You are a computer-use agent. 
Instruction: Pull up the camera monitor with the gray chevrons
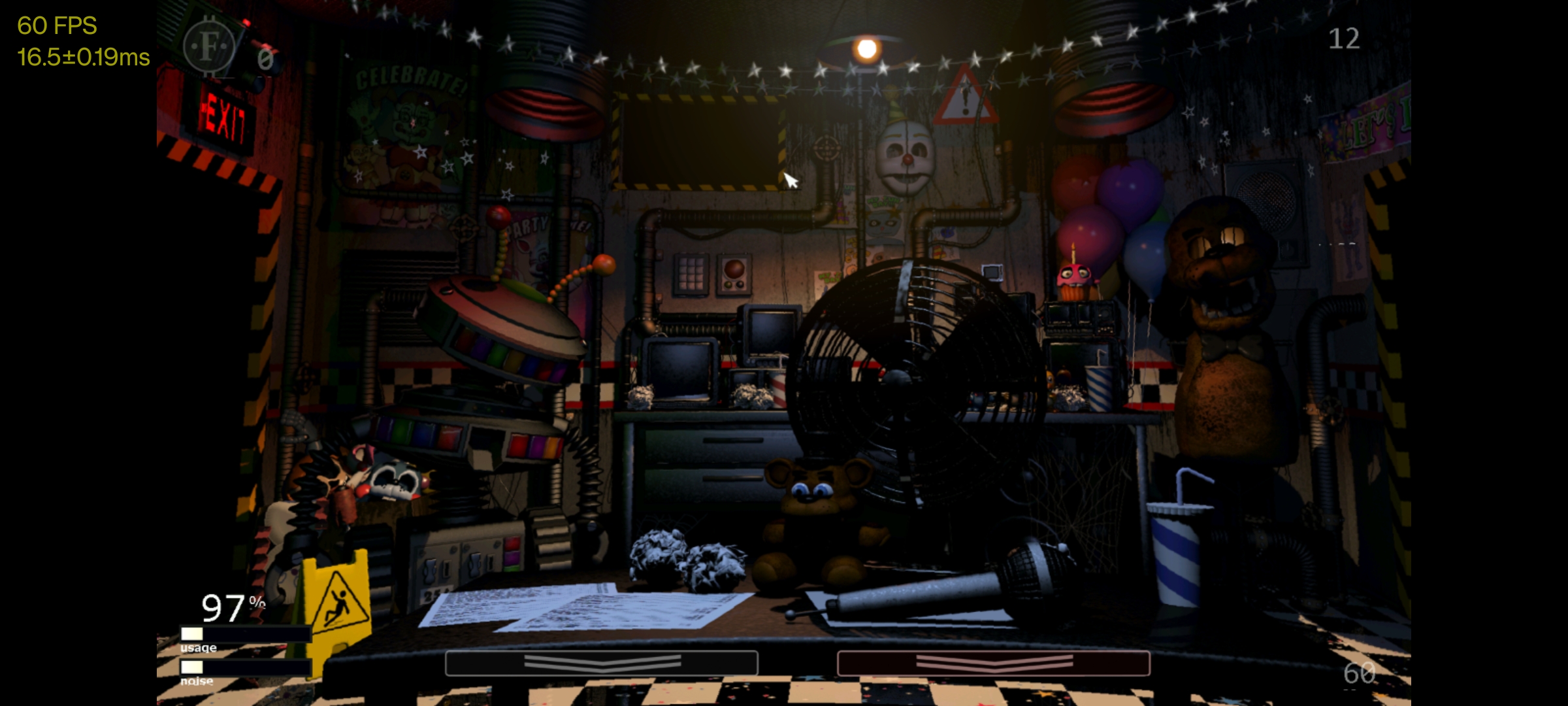602,664
